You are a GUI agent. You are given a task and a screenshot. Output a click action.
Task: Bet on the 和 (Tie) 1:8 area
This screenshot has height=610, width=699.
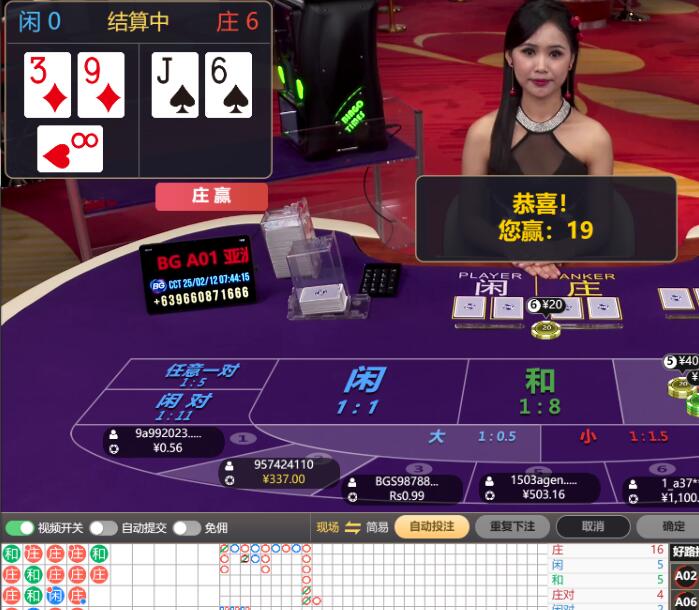pyautogui.click(x=539, y=390)
